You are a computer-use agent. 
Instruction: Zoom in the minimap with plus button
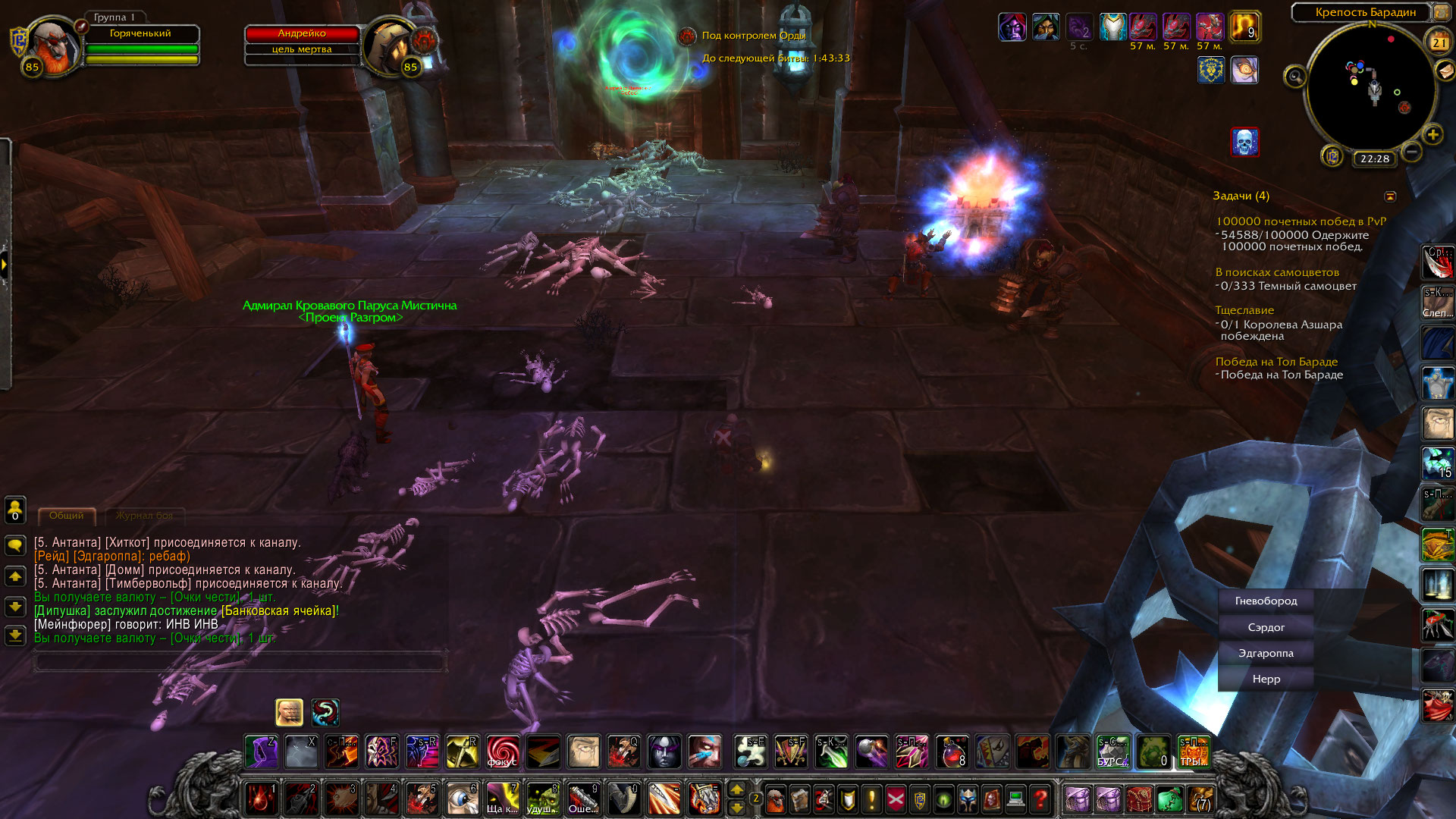click(x=1432, y=135)
